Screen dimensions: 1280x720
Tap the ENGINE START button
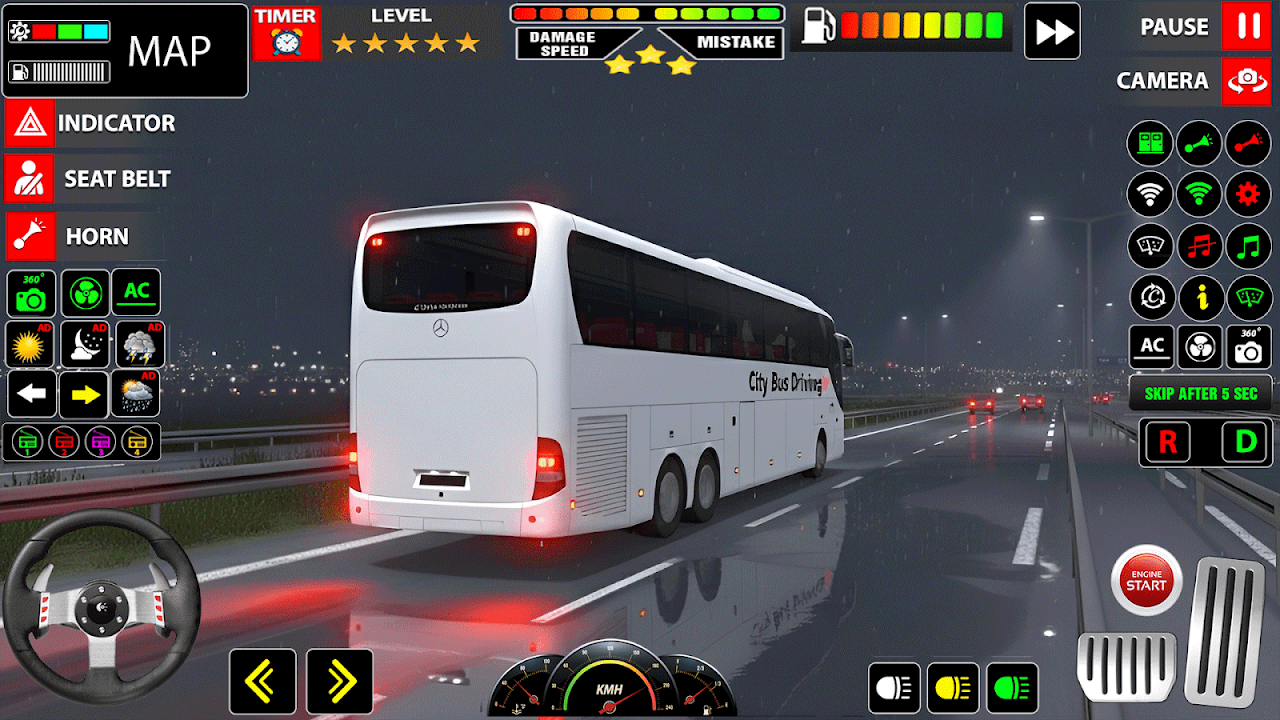[1146, 580]
